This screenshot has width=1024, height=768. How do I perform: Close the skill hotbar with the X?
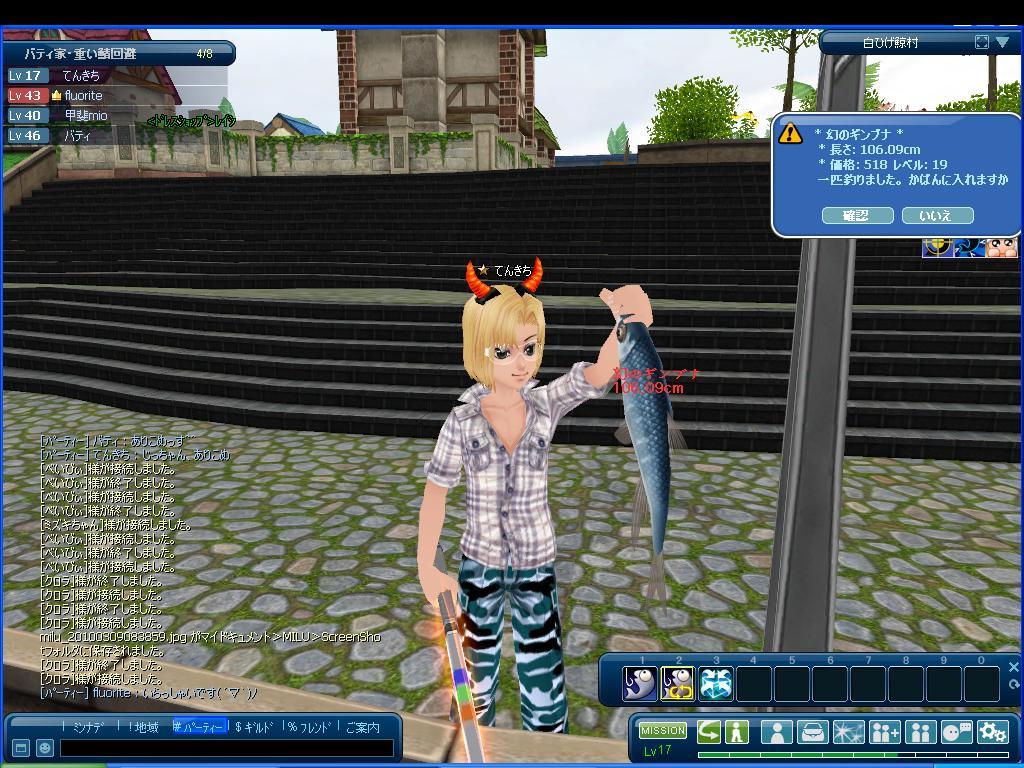(1013, 667)
